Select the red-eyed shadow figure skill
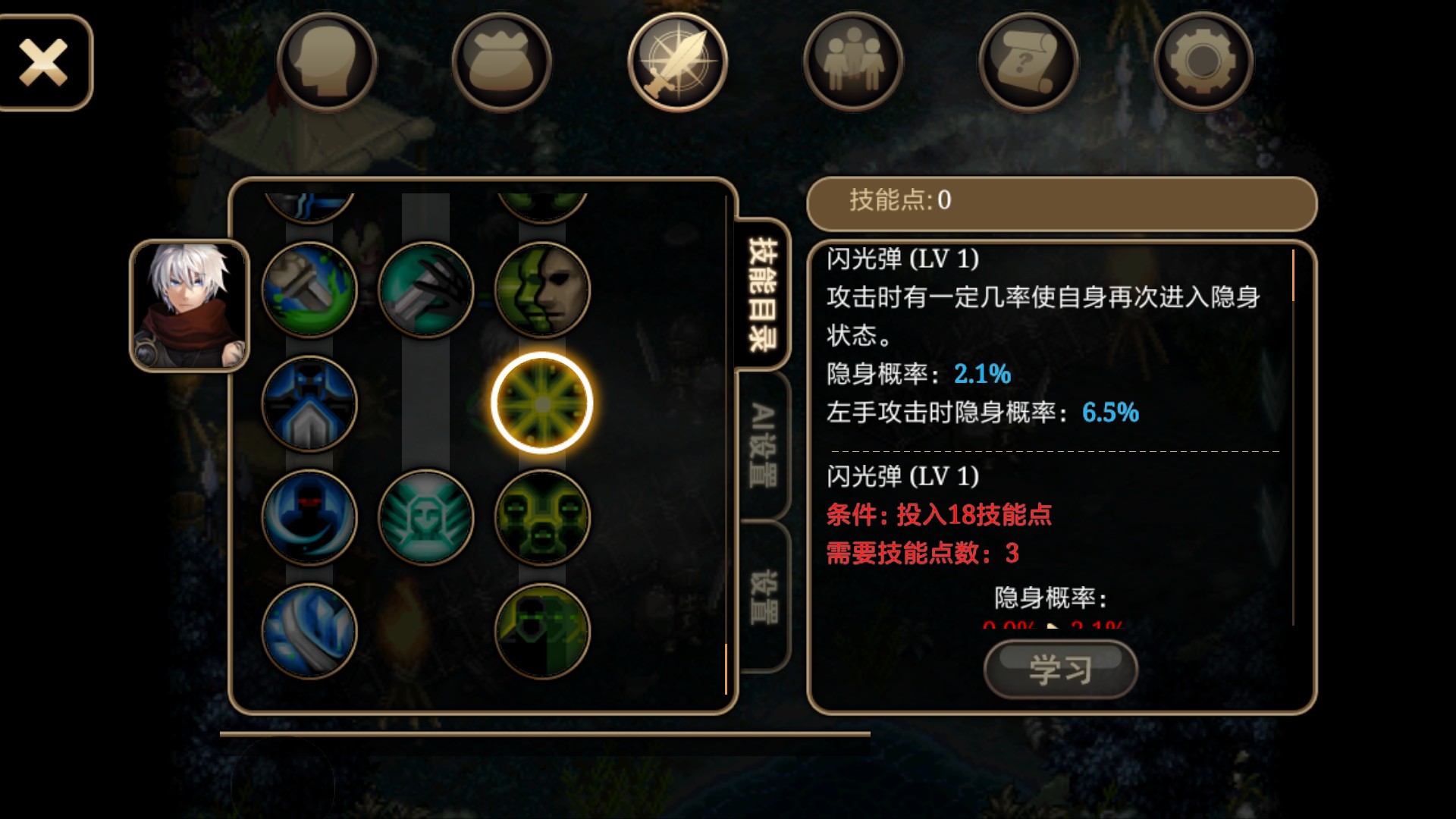The image size is (1456, 819). 309,517
